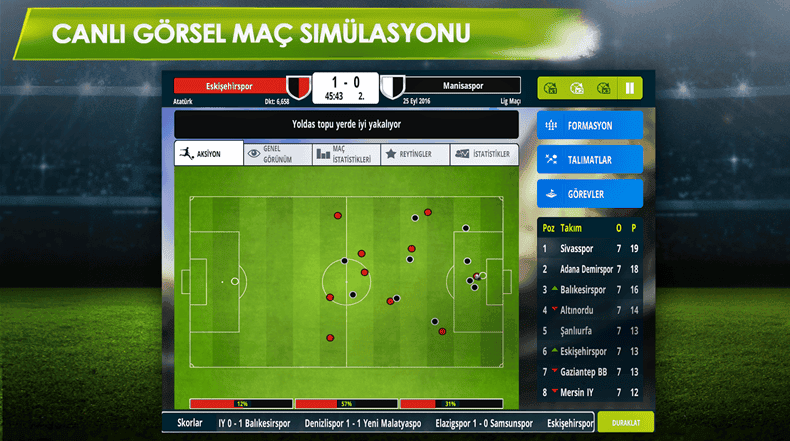The image size is (790, 441).
Task: Click the Manisaspor team name in scoreboard
Action: [463, 86]
